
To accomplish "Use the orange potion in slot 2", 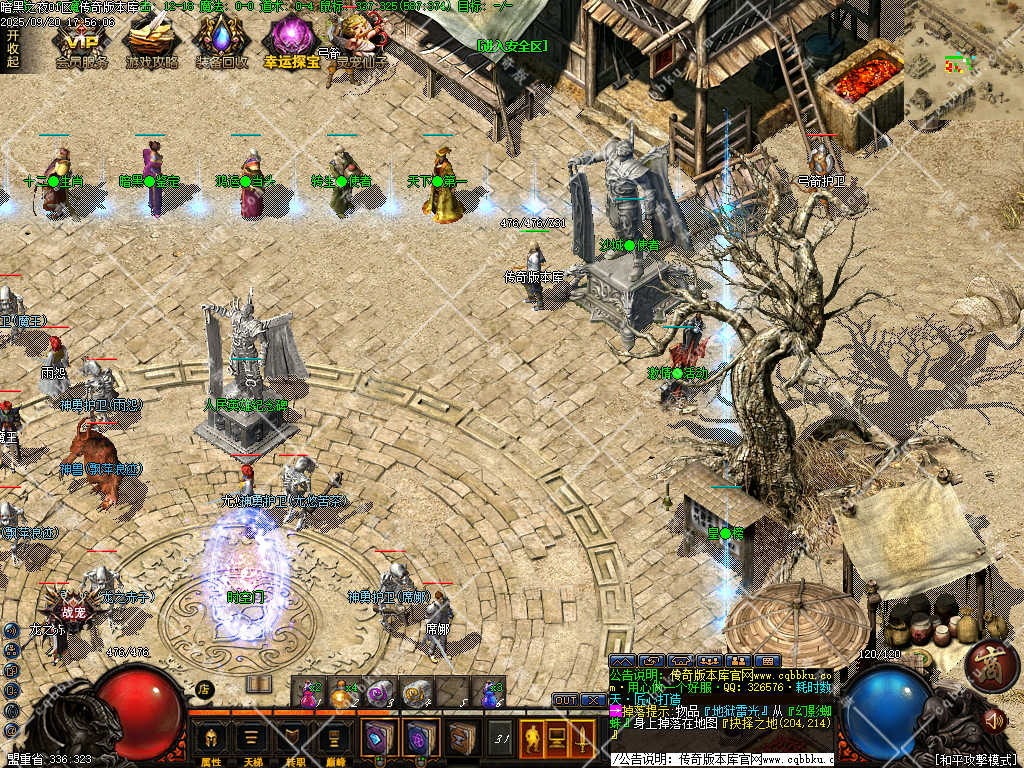I will [x=343, y=691].
